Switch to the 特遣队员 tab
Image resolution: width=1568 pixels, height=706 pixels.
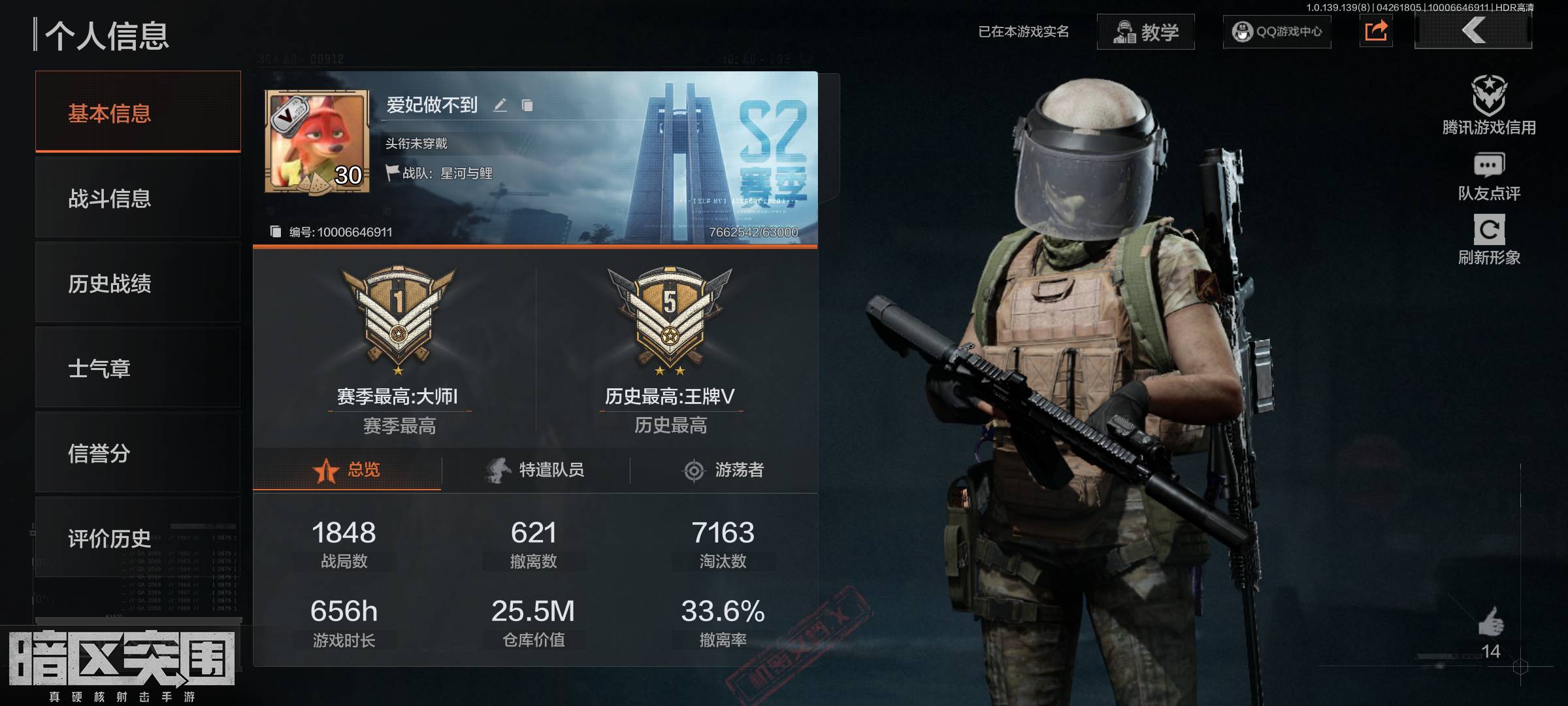coord(535,470)
